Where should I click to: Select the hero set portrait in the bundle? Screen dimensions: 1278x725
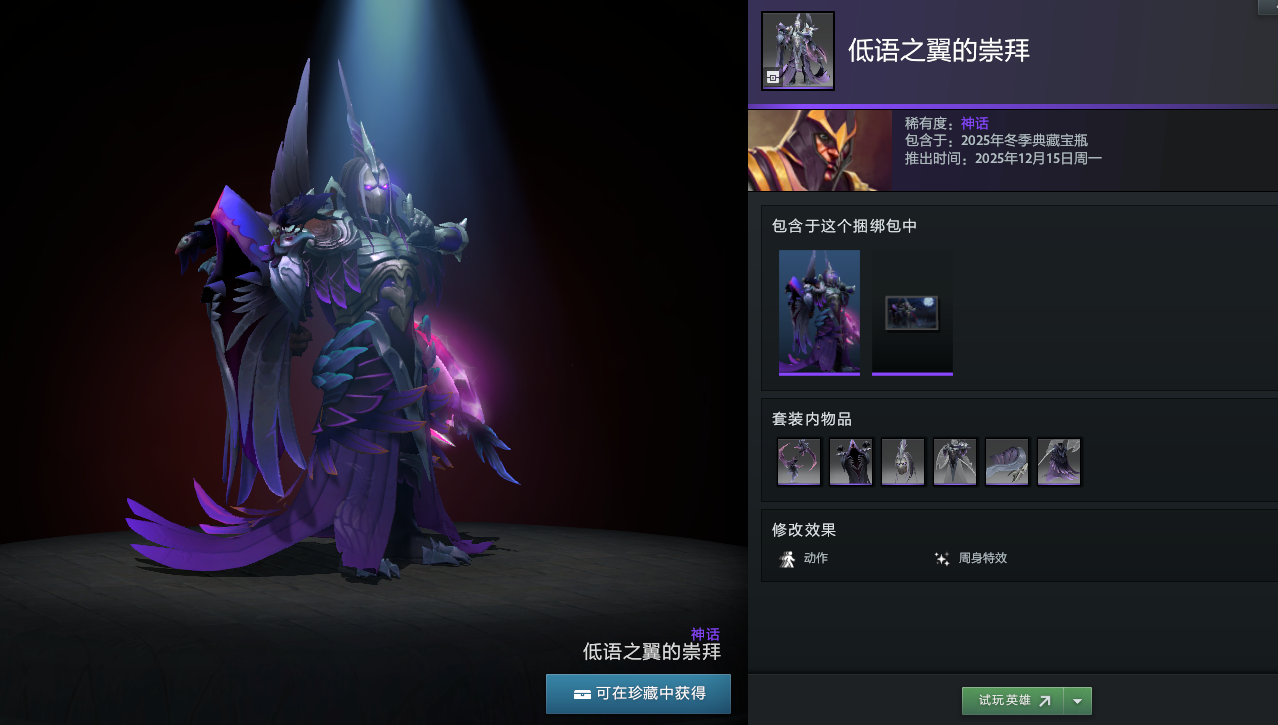point(819,311)
